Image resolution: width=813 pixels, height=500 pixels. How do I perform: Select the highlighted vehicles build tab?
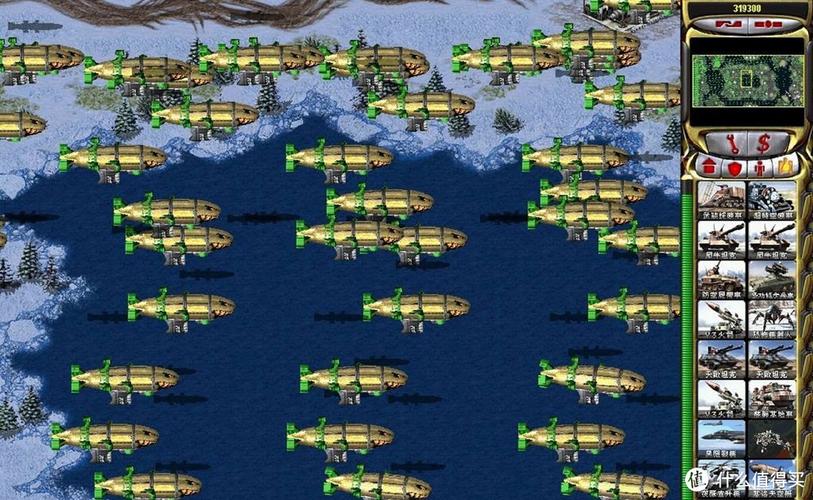click(x=785, y=166)
